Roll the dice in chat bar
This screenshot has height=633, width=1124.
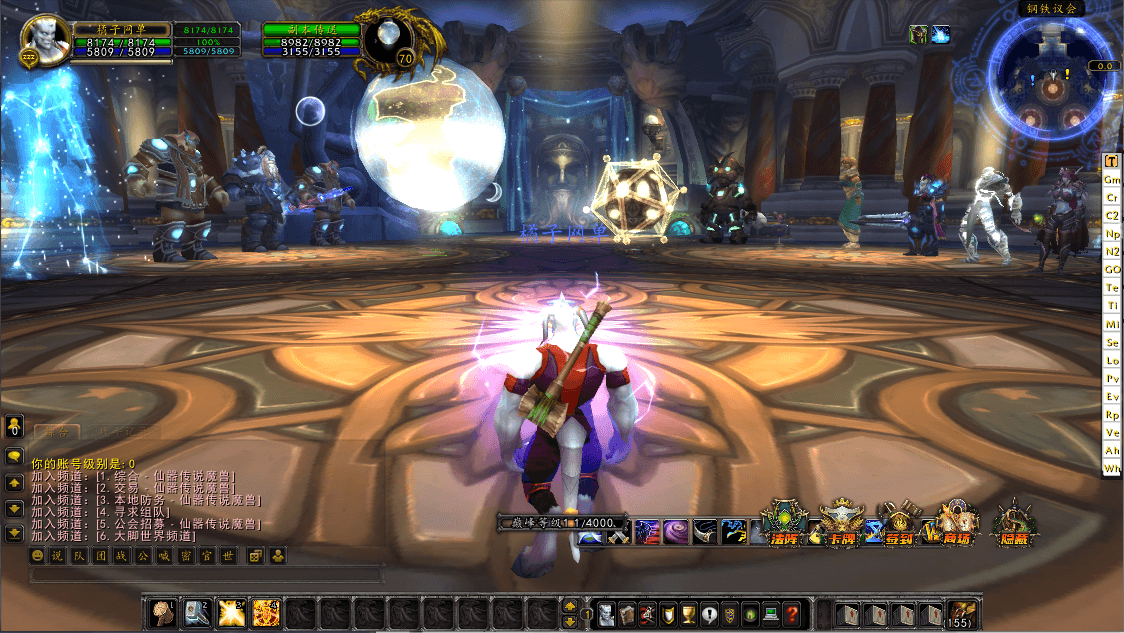pyautogui.click(x=255, y=555)
